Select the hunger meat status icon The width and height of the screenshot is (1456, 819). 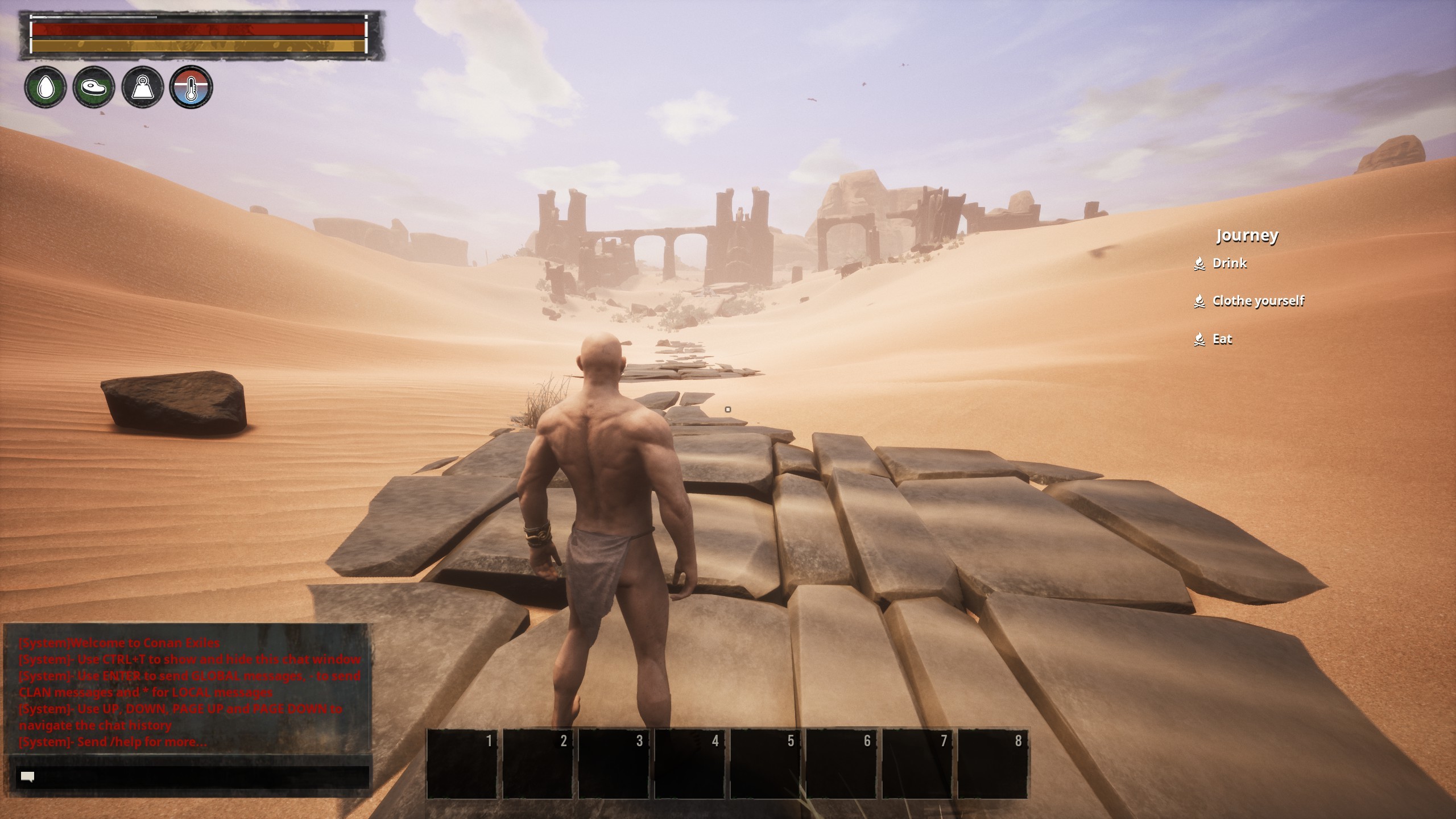94,88
